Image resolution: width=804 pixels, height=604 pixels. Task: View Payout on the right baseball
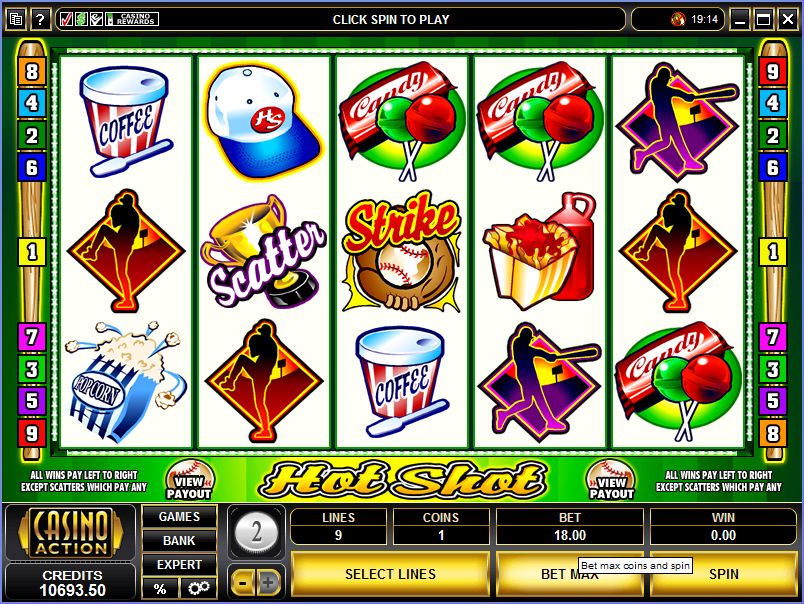[611, 480]
